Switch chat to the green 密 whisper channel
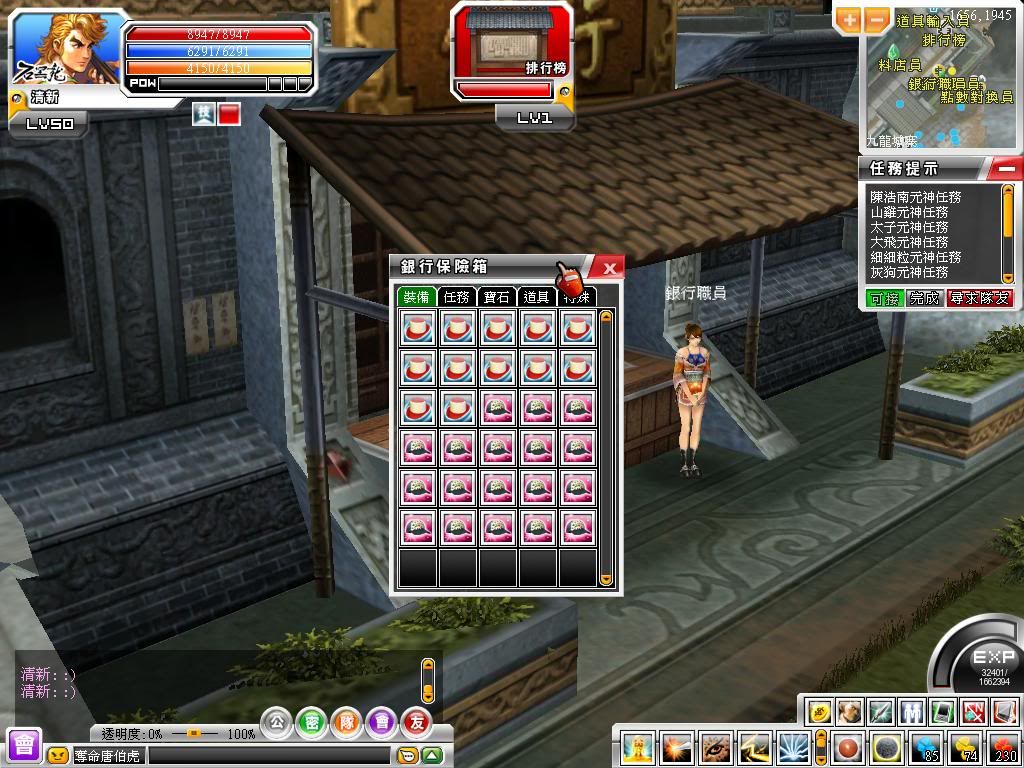Viewport: 1024px width, 768px height. [x=312, y=721]
